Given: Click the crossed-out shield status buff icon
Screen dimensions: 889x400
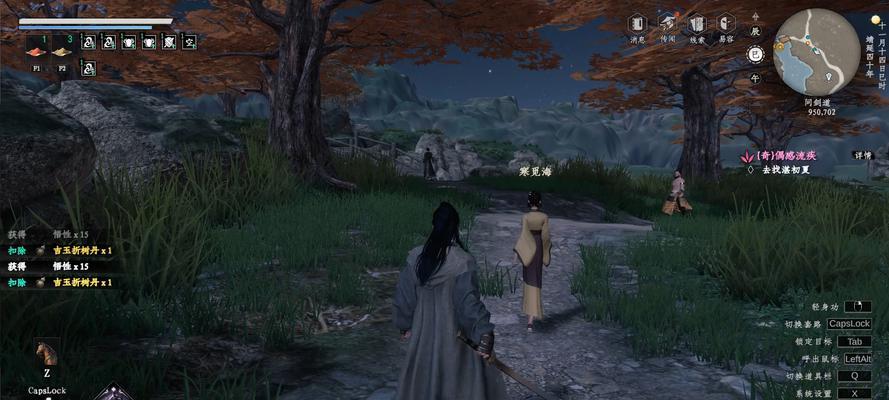Looking at the screenshot, I should point(170,41).
